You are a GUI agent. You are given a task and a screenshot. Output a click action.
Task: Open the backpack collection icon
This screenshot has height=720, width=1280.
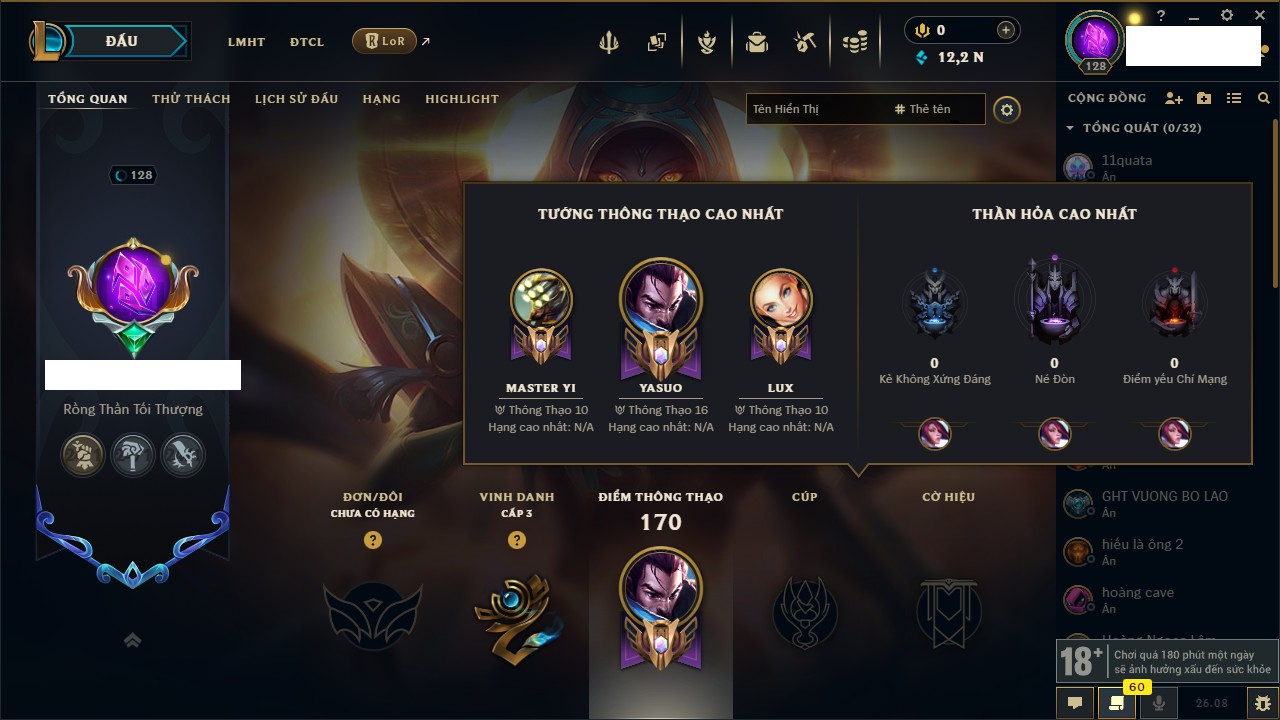click(x=757, y=42)
